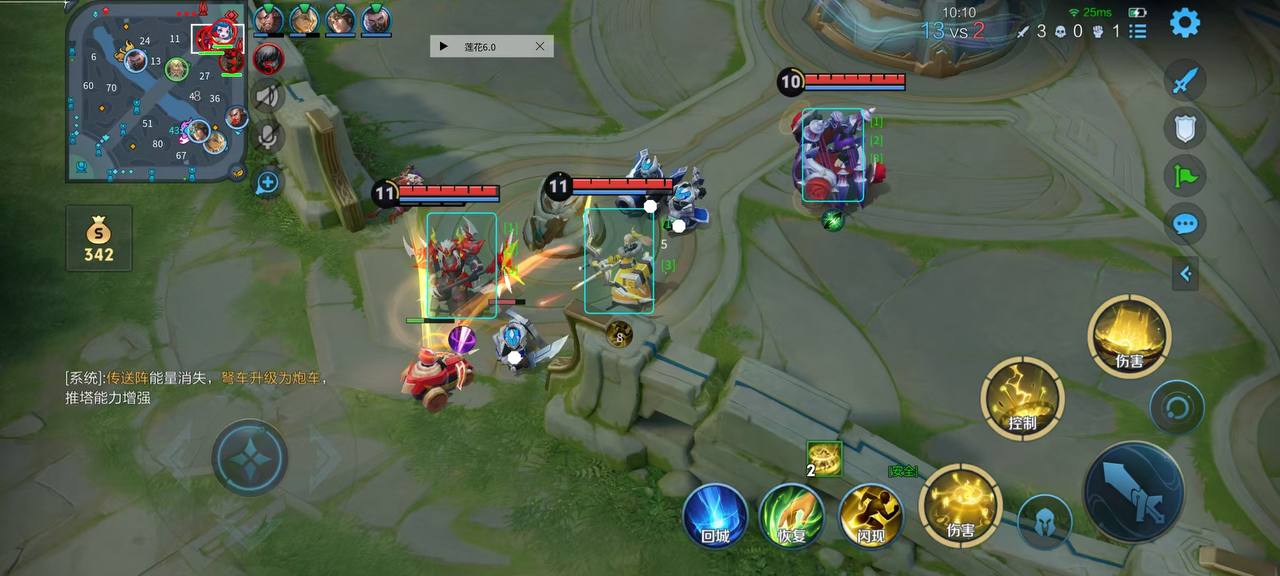Cast the 闪现 flash spell
This screenshot has height=576, width=1280.
(x=871, y=516)
